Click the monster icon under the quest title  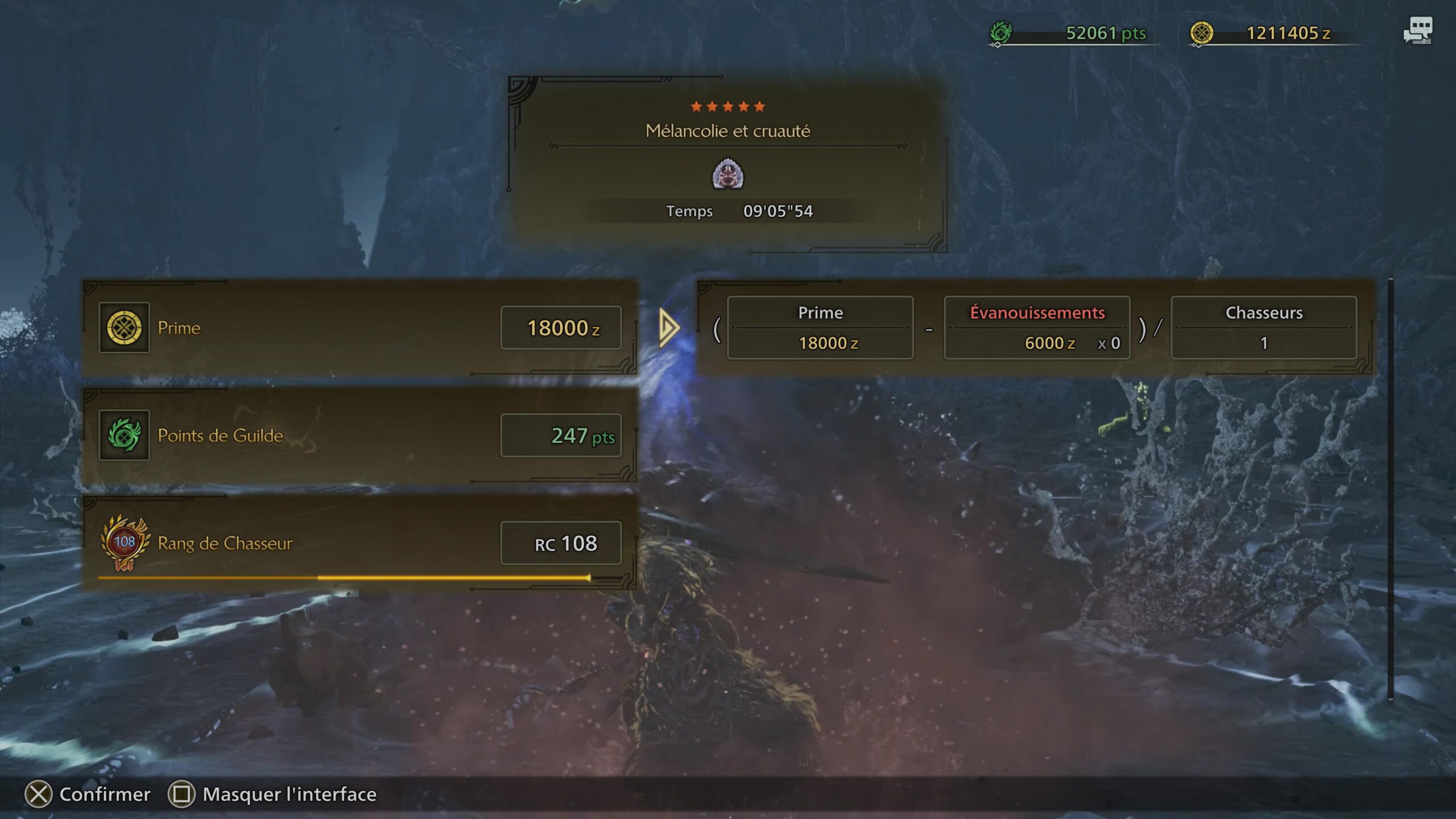727,175
